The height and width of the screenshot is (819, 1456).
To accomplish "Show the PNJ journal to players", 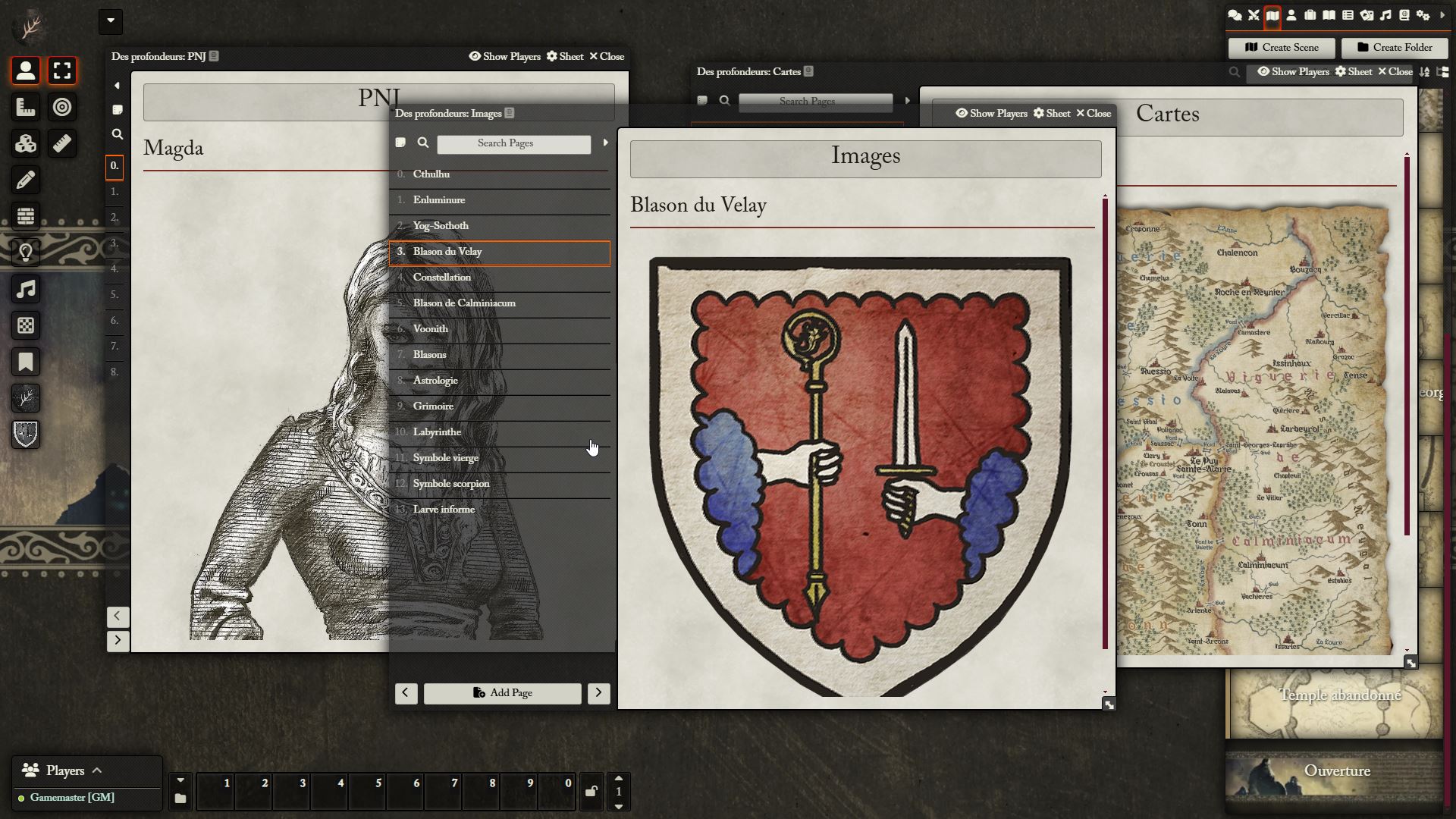I will point(504,57).
